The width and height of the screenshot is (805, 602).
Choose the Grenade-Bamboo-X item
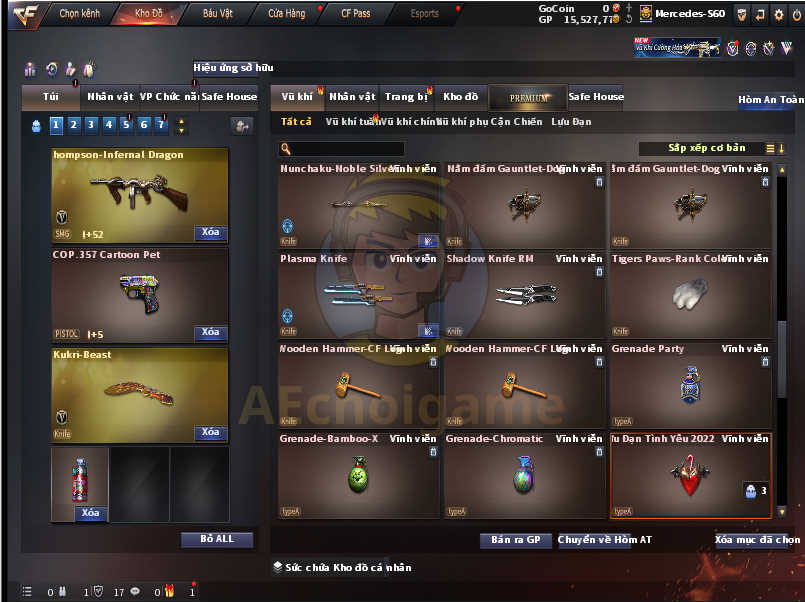(x=358, y=475)
